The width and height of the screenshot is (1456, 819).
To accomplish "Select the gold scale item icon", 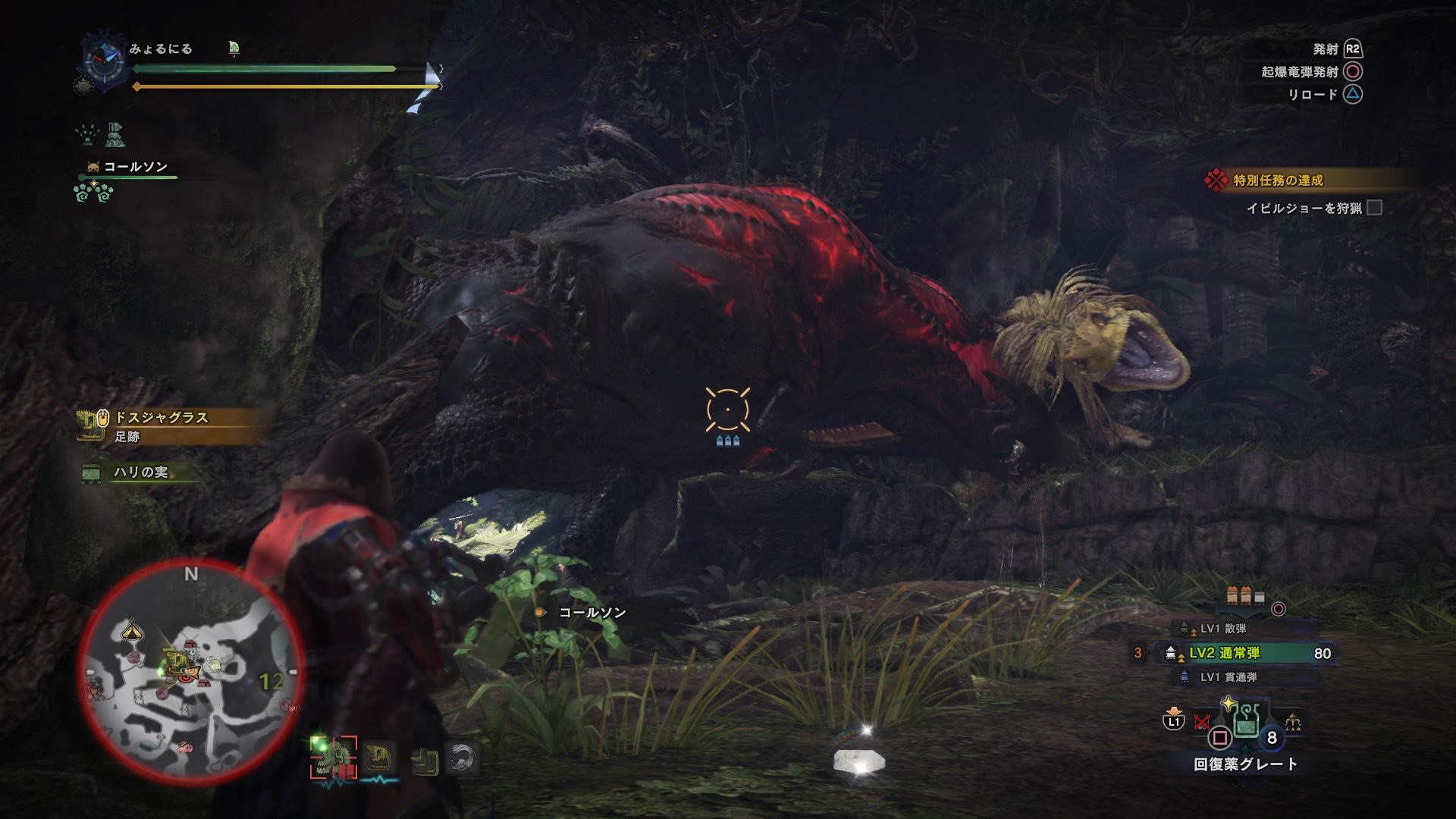I will pos(1293,721).
